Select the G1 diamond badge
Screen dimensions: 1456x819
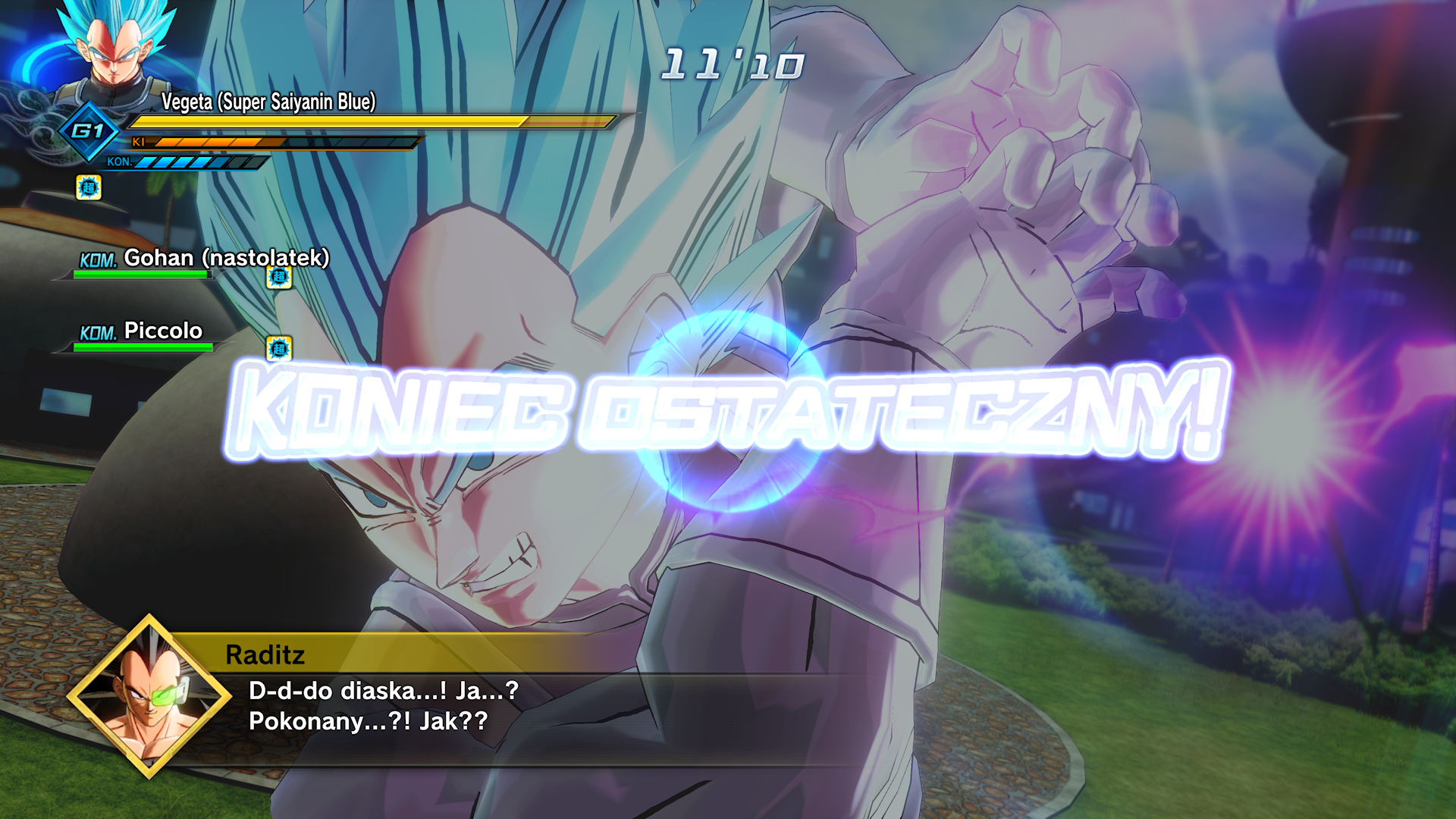point(89,131)
